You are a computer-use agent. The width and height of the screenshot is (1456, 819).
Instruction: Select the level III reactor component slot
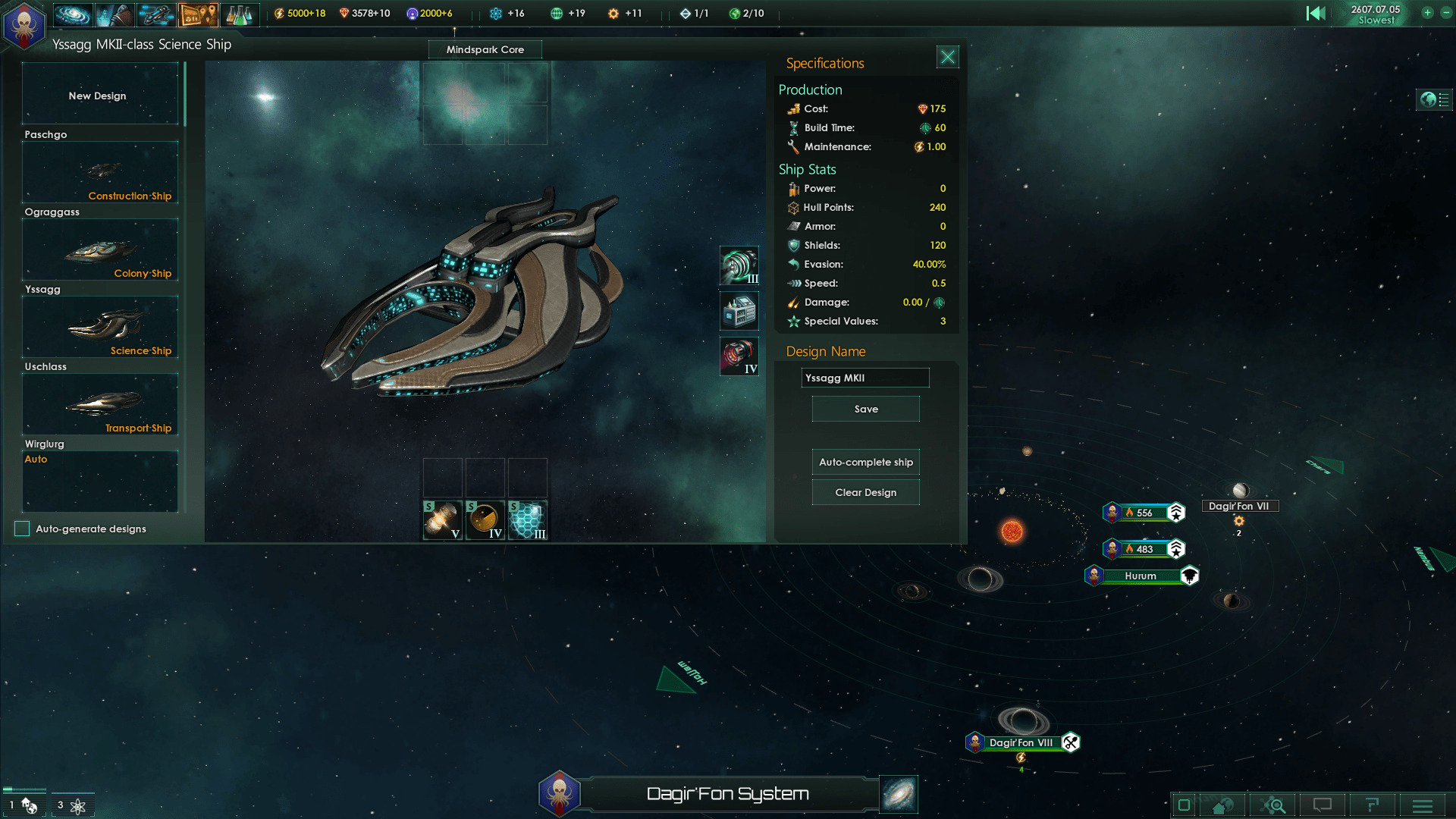(x=739, y=267)
